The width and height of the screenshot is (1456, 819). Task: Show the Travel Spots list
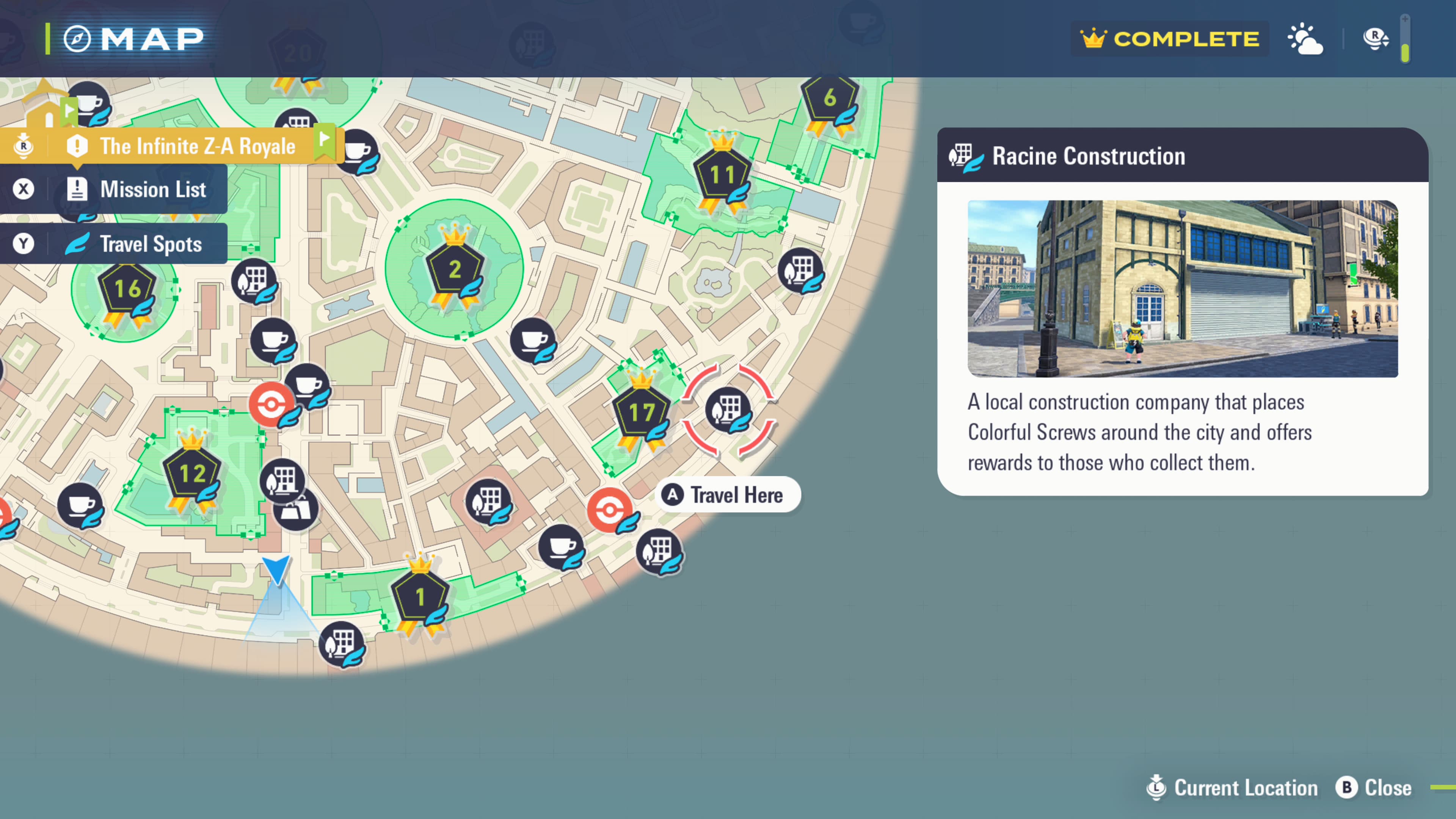click(x=136, y=244)
